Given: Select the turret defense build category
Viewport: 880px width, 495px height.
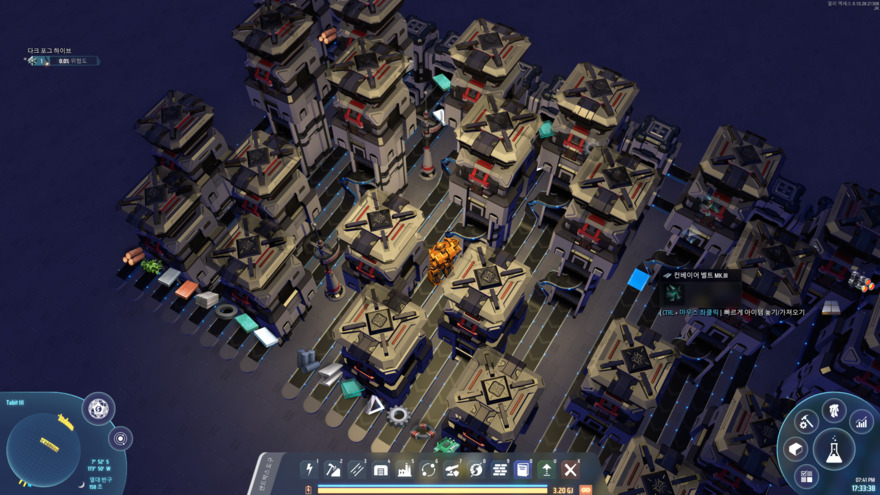Looking at the screenshot, I should [452, 469].
